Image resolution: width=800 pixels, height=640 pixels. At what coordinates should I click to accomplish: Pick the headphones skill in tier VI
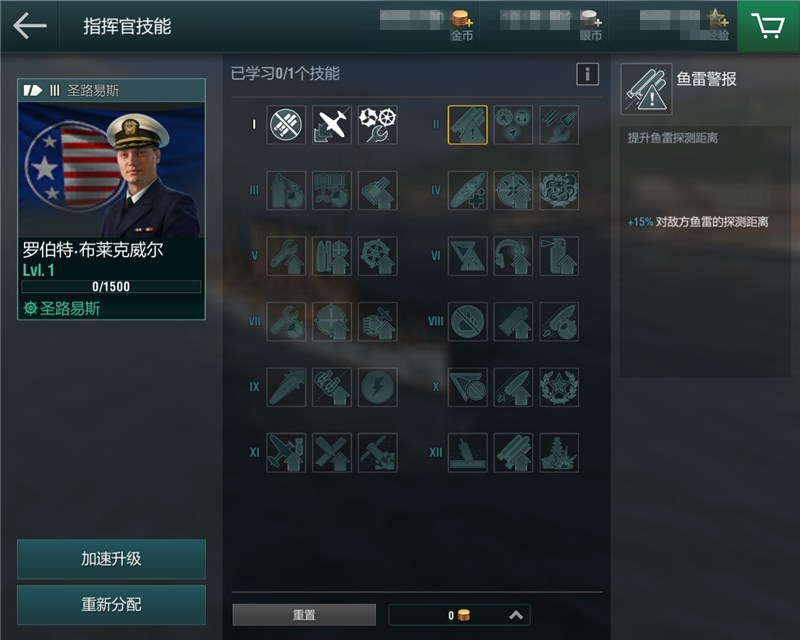click(x=513, y=256)
